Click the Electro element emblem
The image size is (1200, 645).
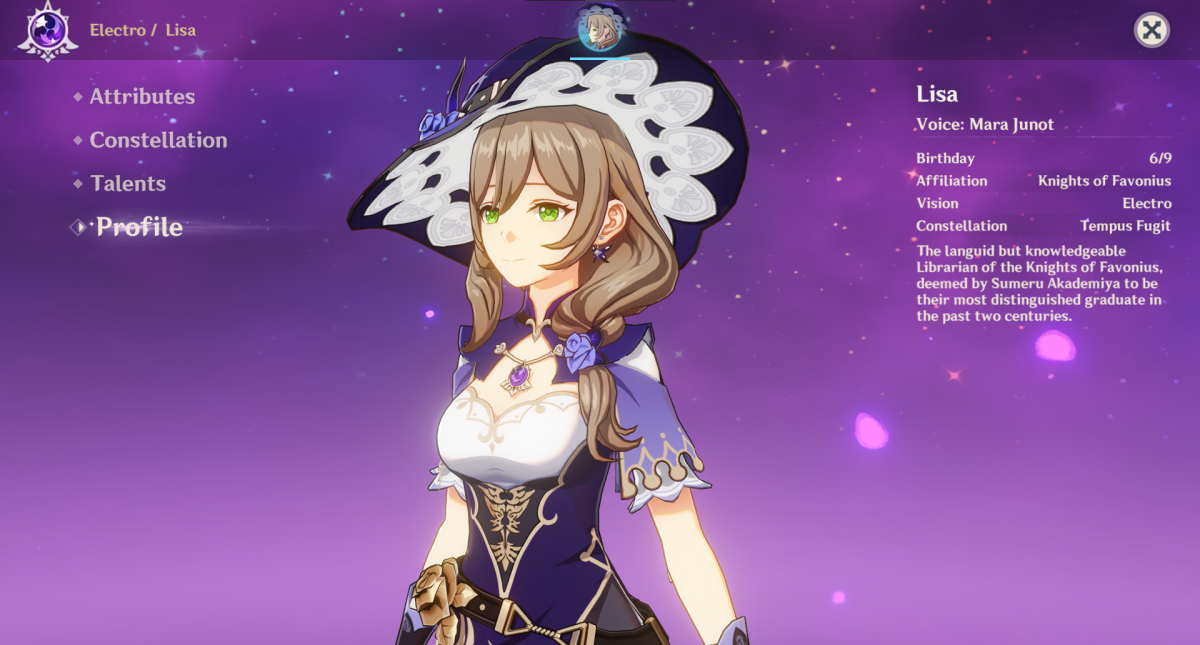pyautogui.click(x=47, y=30)
